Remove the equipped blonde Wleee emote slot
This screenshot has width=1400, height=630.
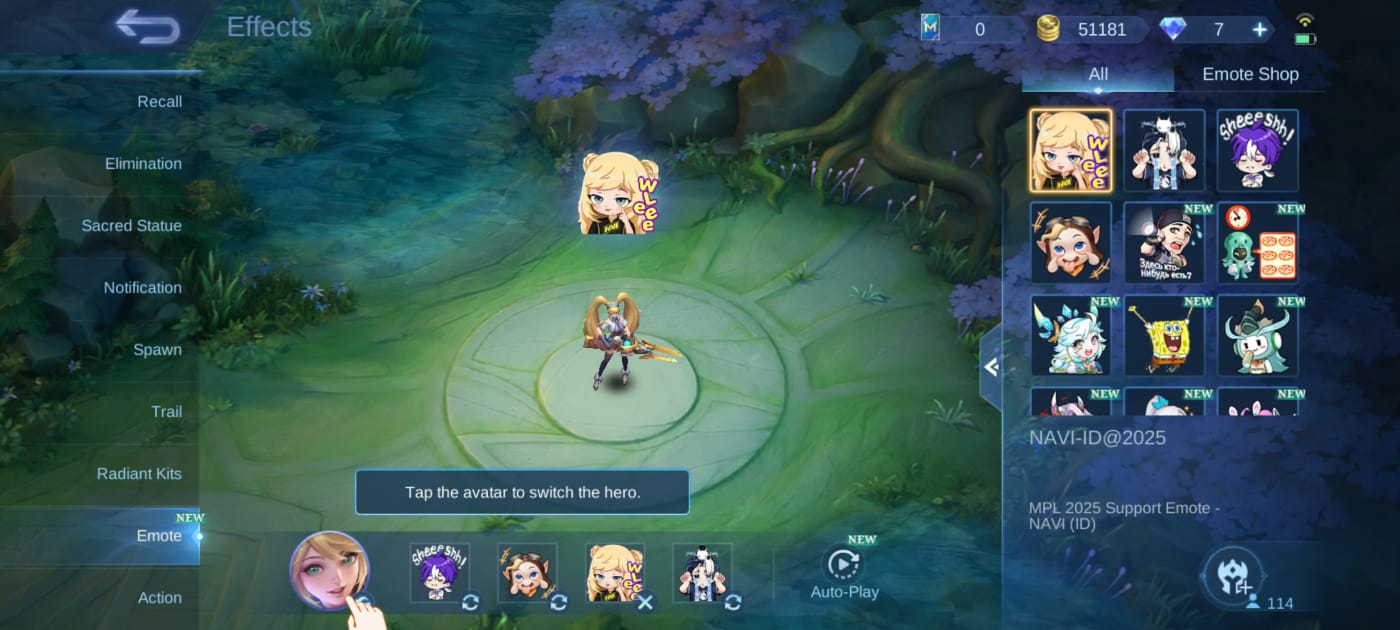click(645, 602)
